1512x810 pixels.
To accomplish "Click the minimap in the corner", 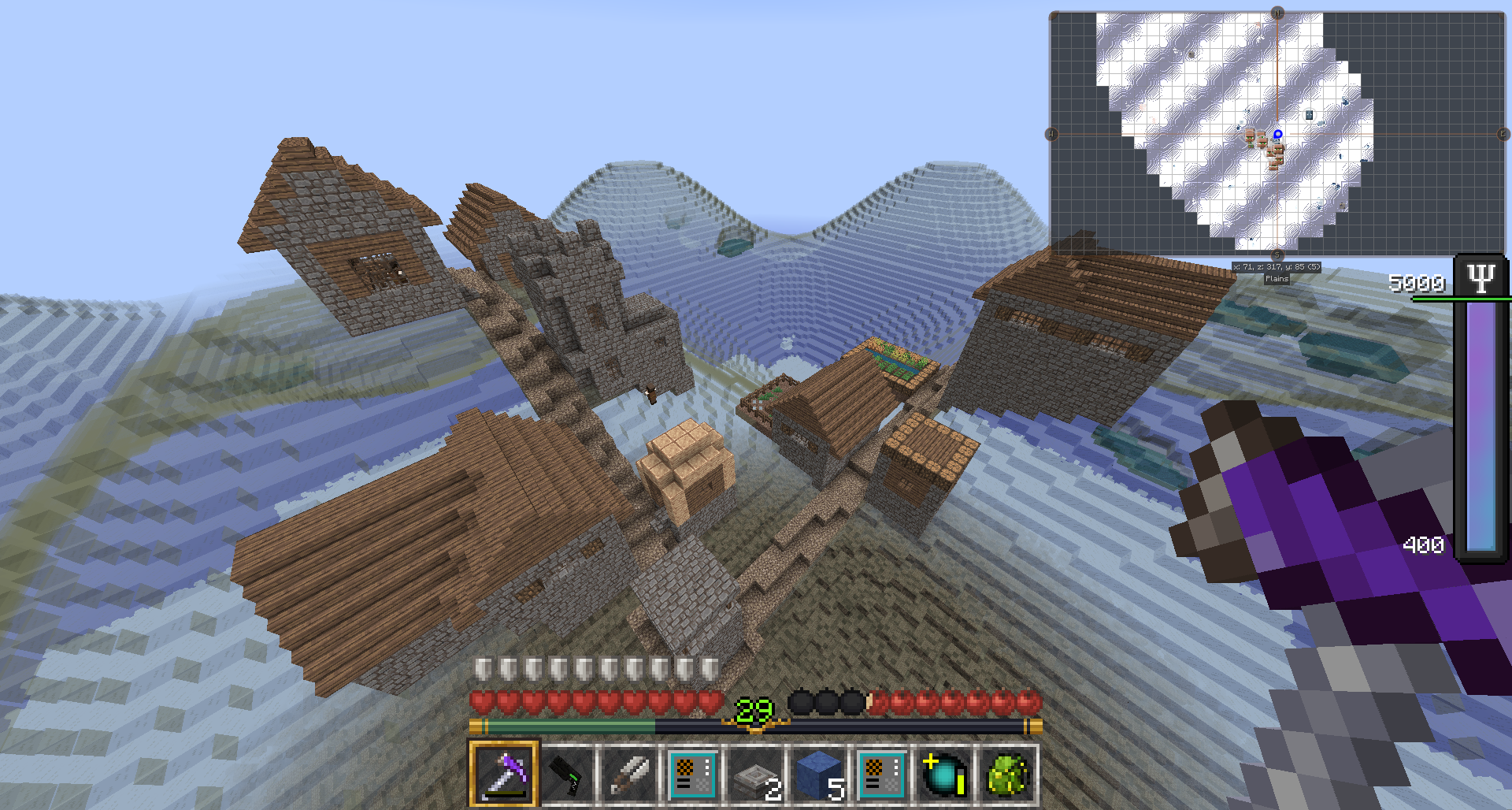I will (1277, 134).
